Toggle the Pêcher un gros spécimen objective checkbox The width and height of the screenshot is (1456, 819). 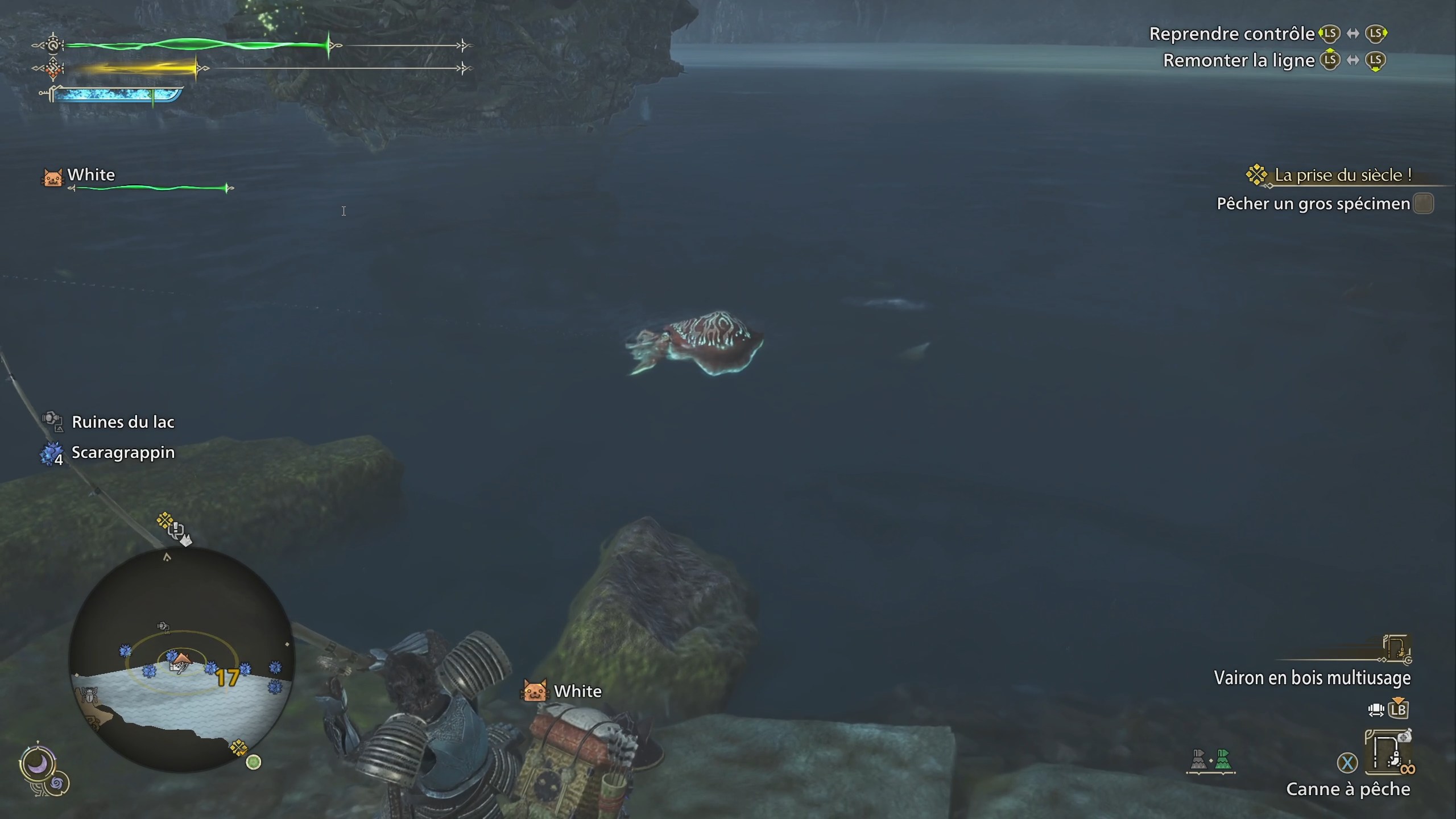1425,204
